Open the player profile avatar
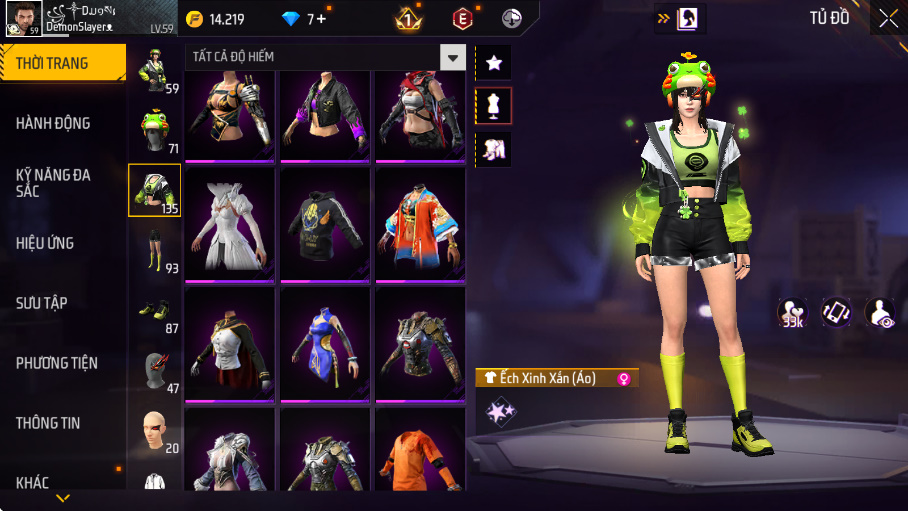 point(22,18)
